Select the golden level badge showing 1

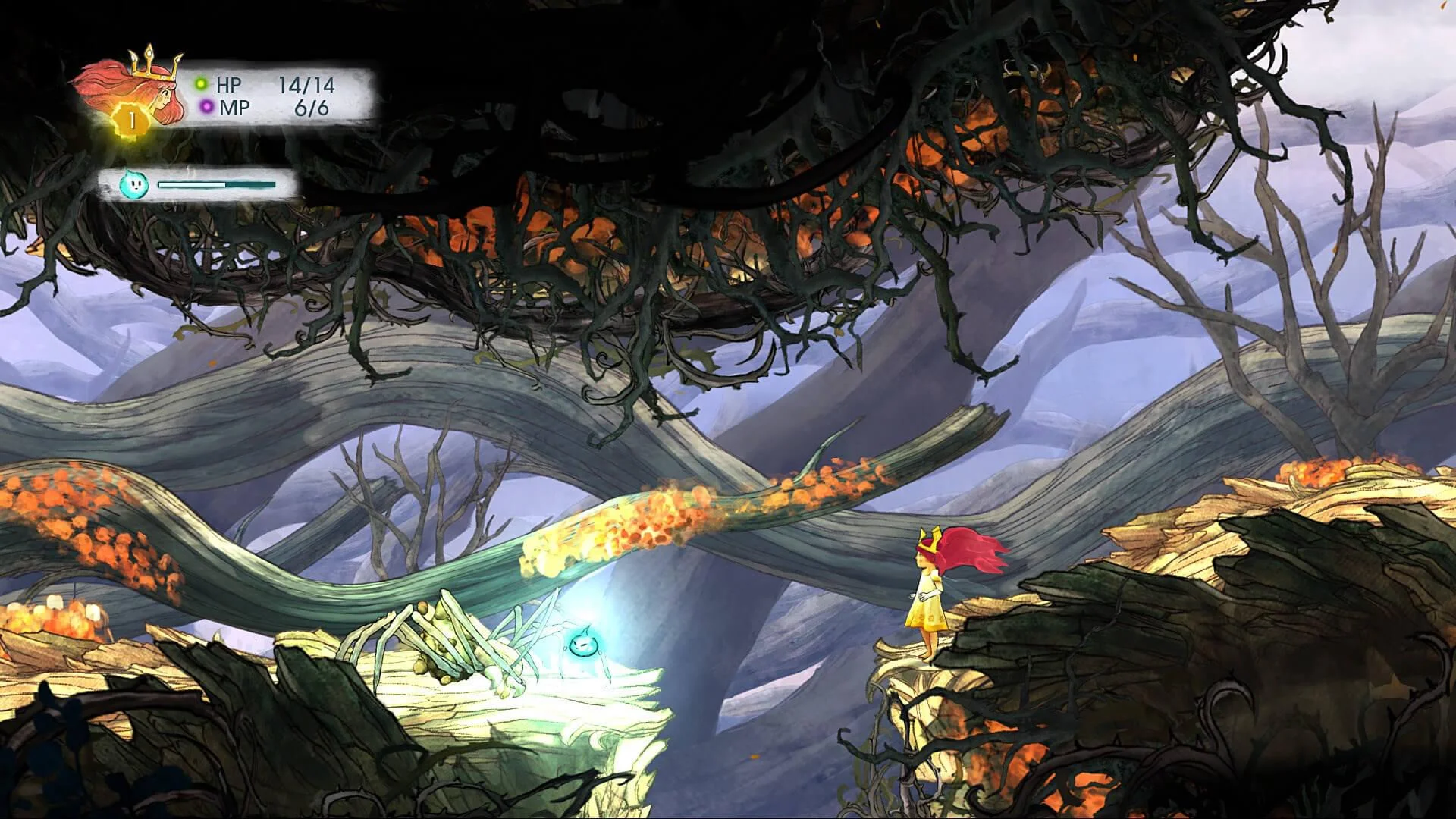[130, 118]
